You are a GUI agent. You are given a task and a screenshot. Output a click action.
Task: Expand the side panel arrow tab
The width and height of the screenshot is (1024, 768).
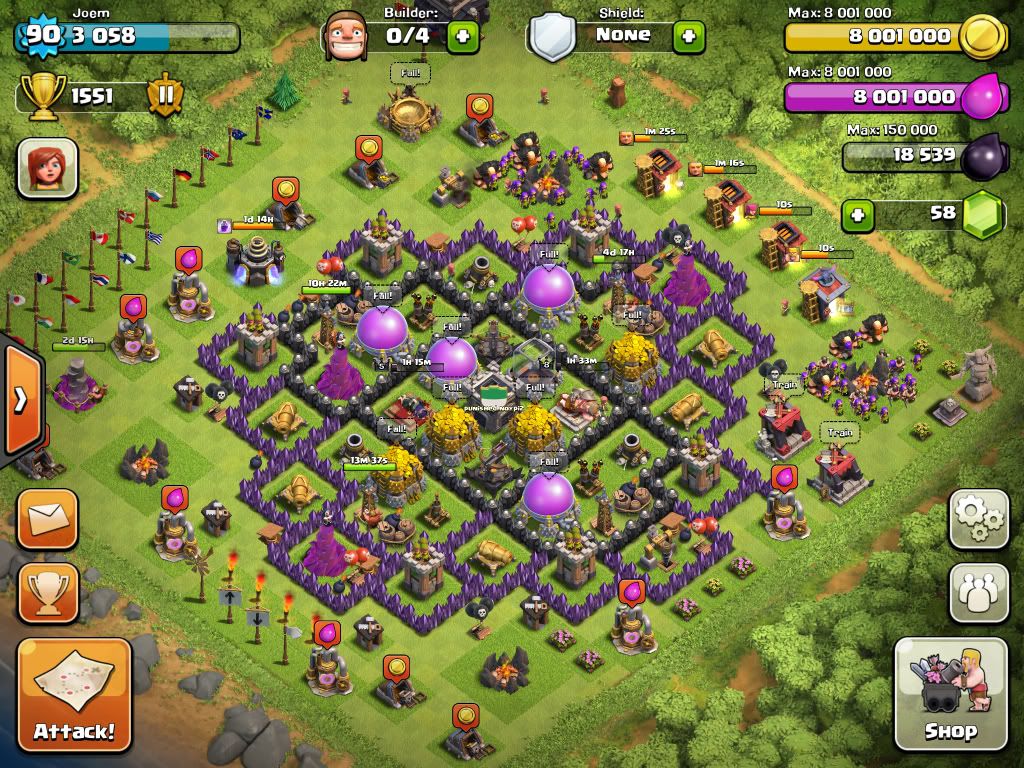pos(20,400)
